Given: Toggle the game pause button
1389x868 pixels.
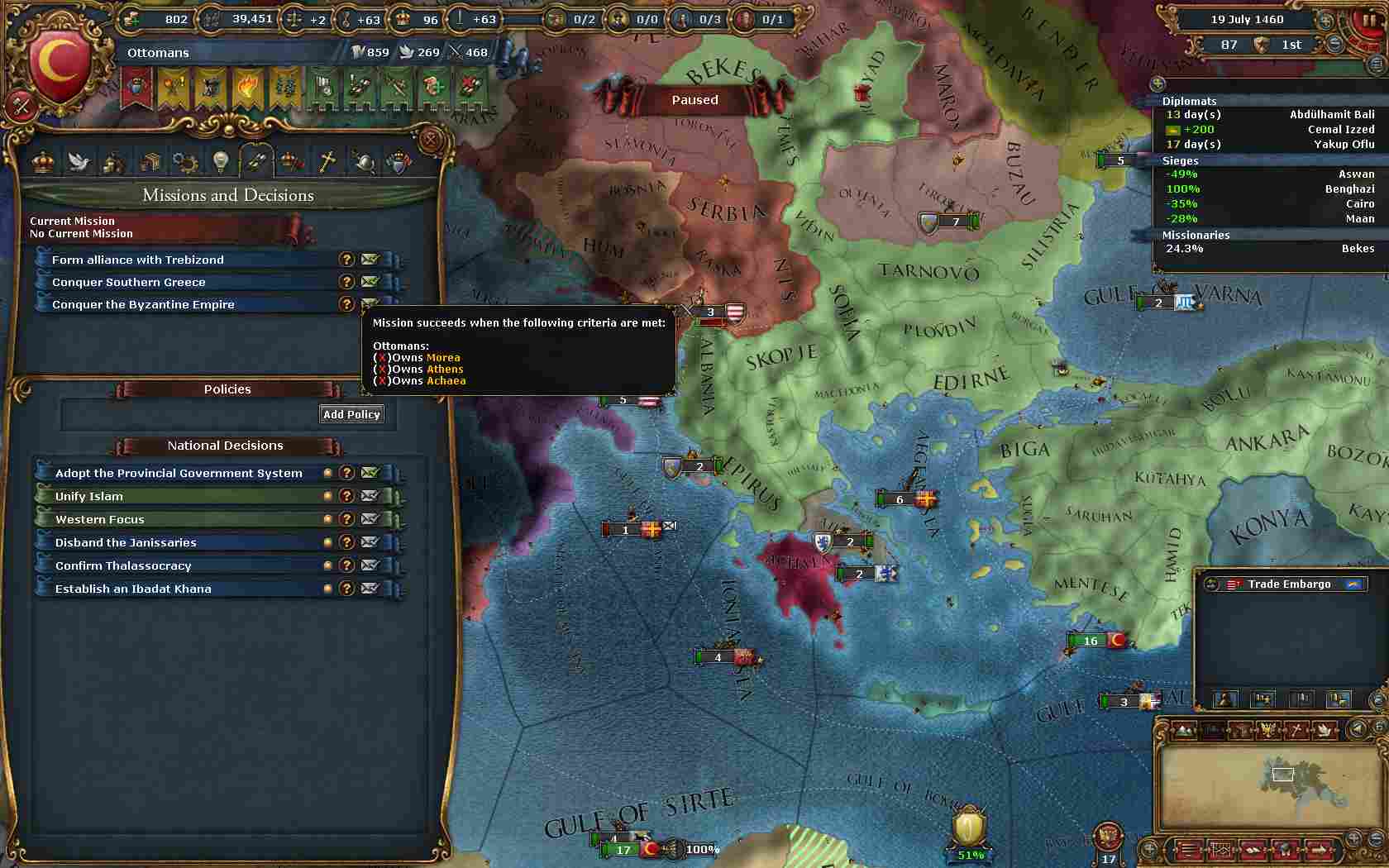Looking at the screenshot, I should click(1367, 20).
